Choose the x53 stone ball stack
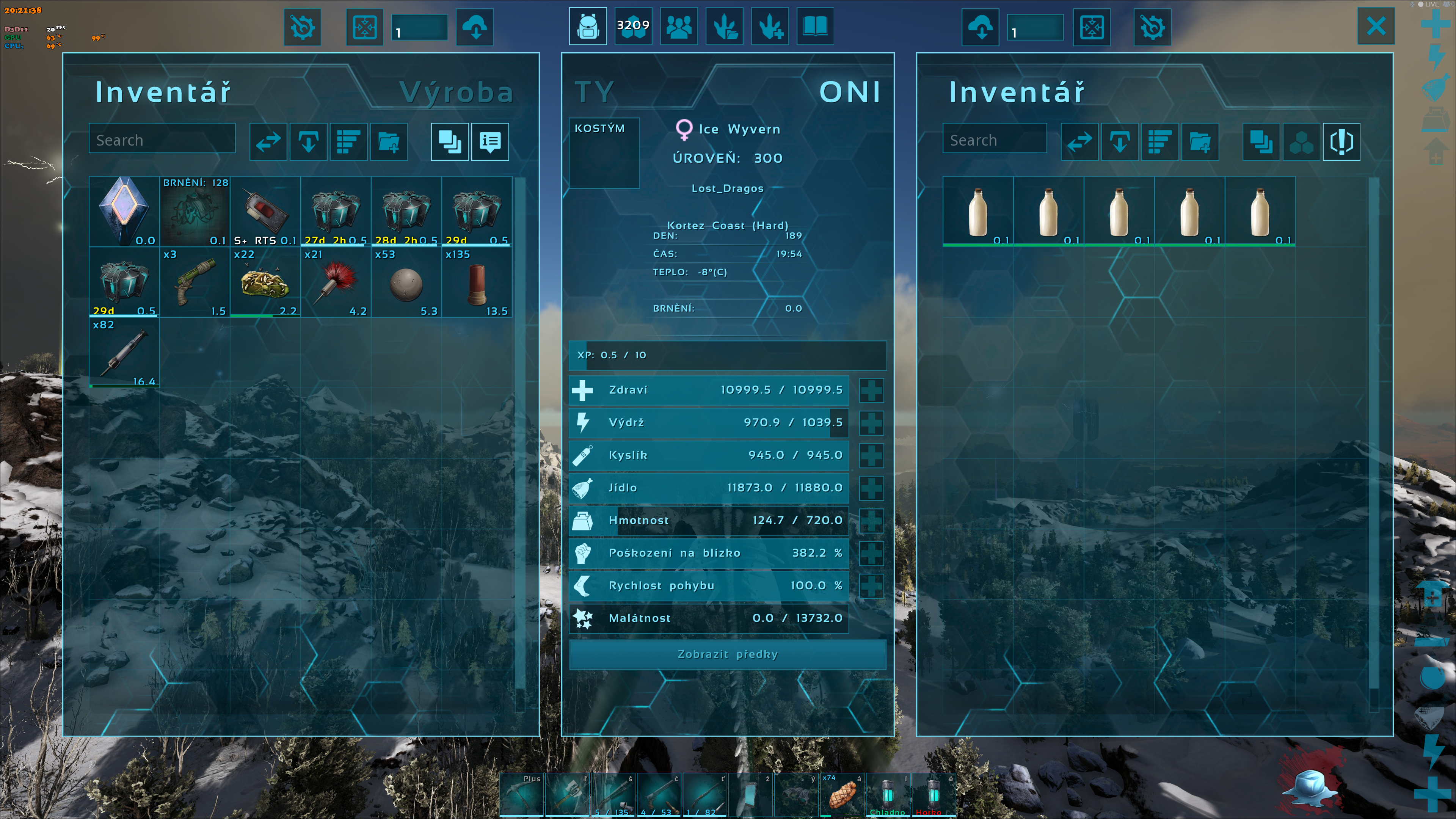Image resolution: width=1456 pixels, height=819 pixels. tap(406, 282)
